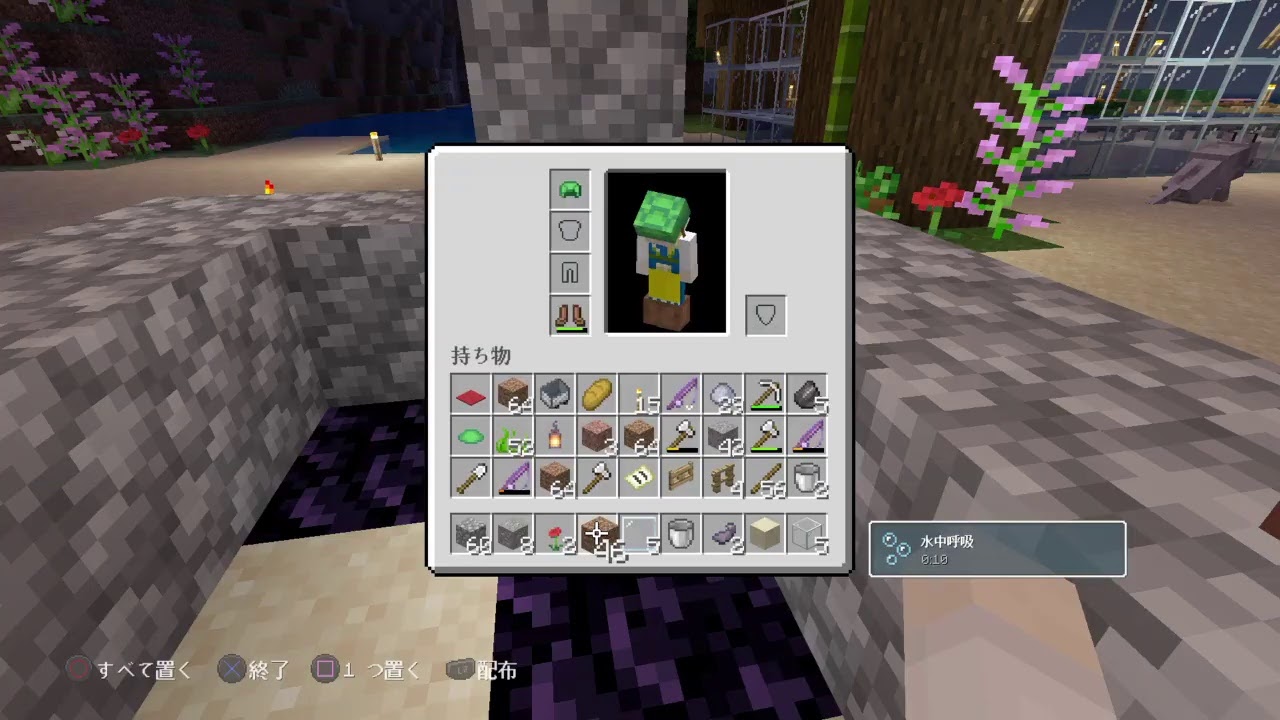Click the 水中呼吸 water breathing effect display
The image size is (1280, 720).
click(997, 548)
